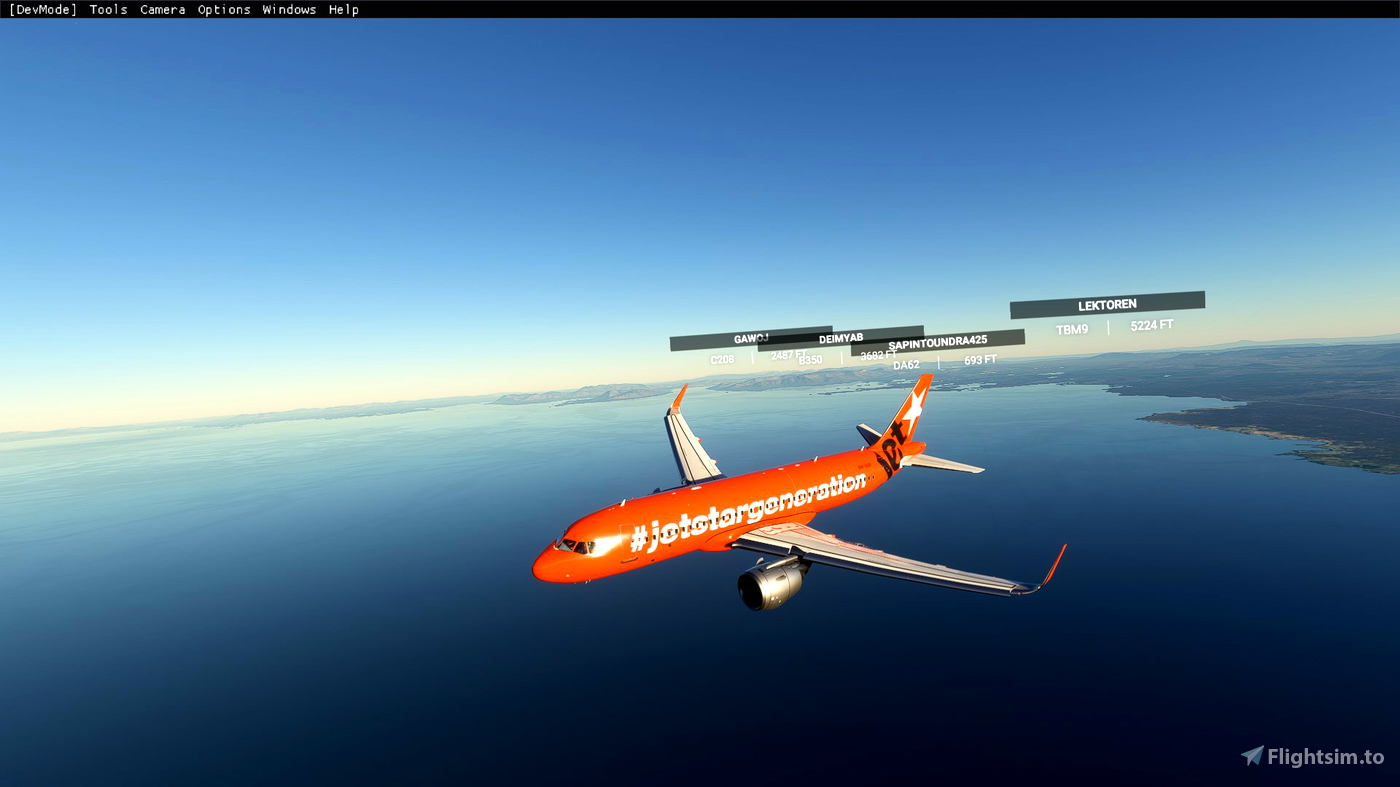Viewport: 1400px width, 787px height.
Task: Open the Help menu
Action: (x=344, y=9)
